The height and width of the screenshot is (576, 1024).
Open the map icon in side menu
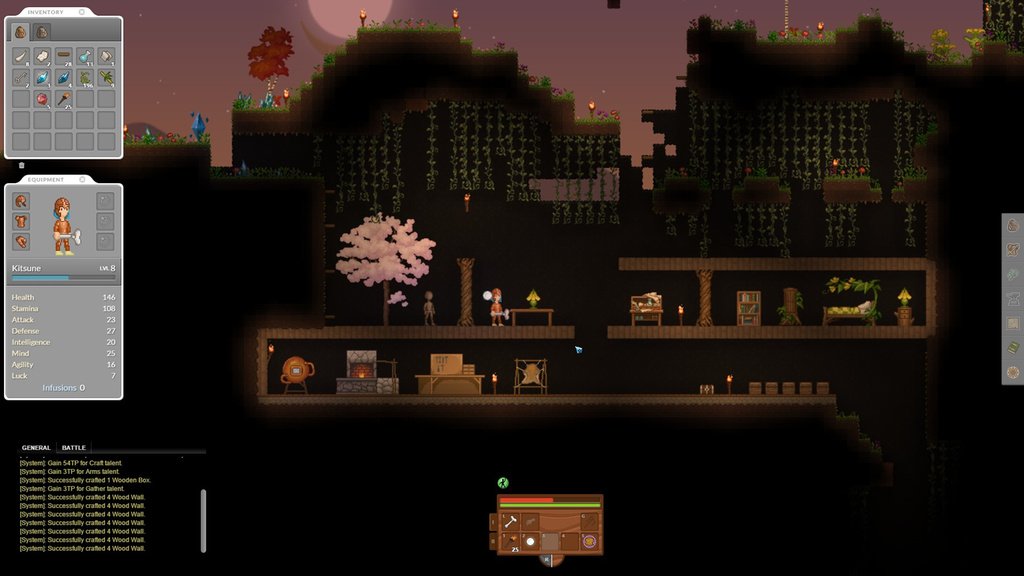1013,324
